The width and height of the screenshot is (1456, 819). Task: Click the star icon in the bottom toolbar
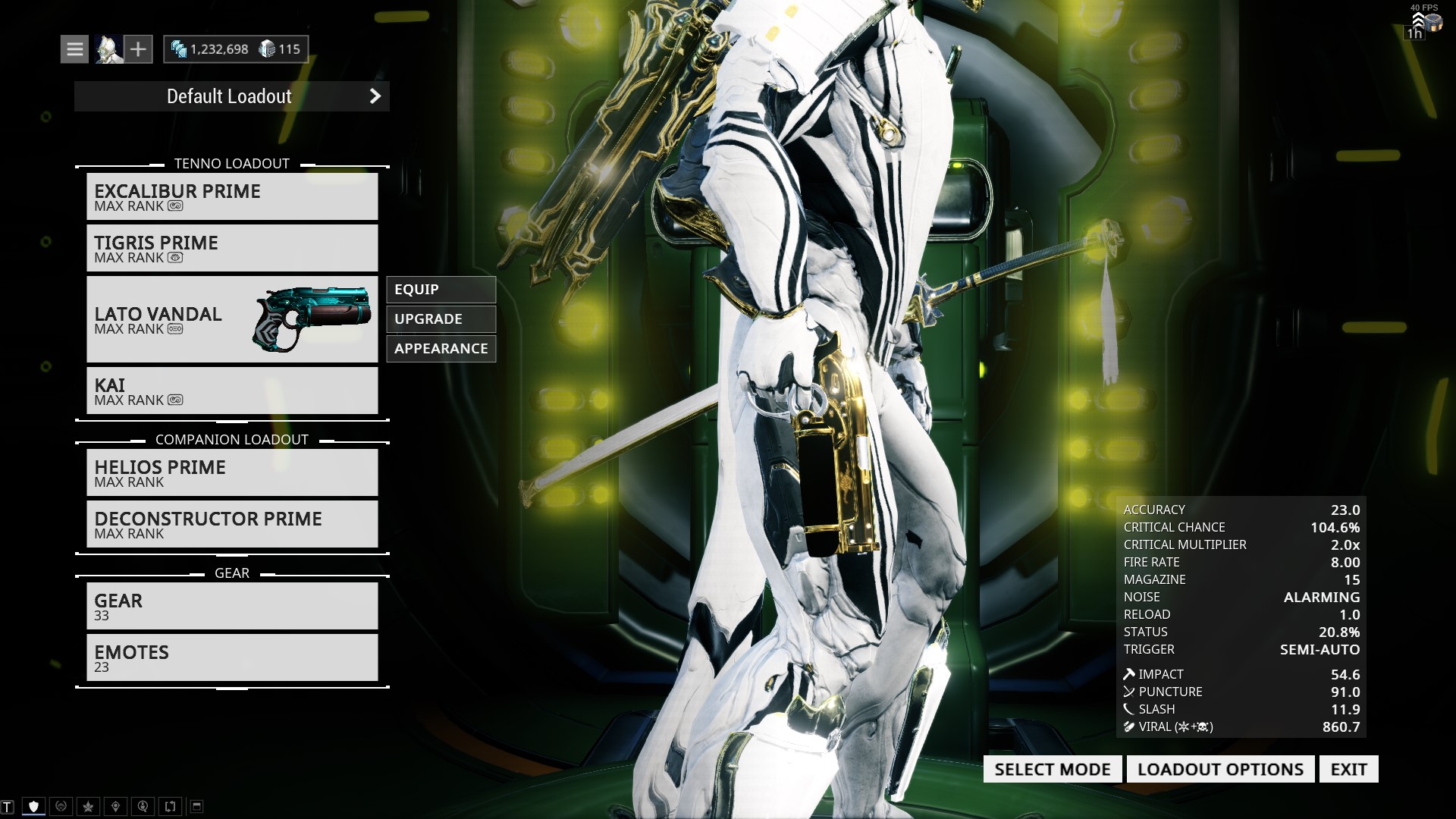(x=88, y=806)
